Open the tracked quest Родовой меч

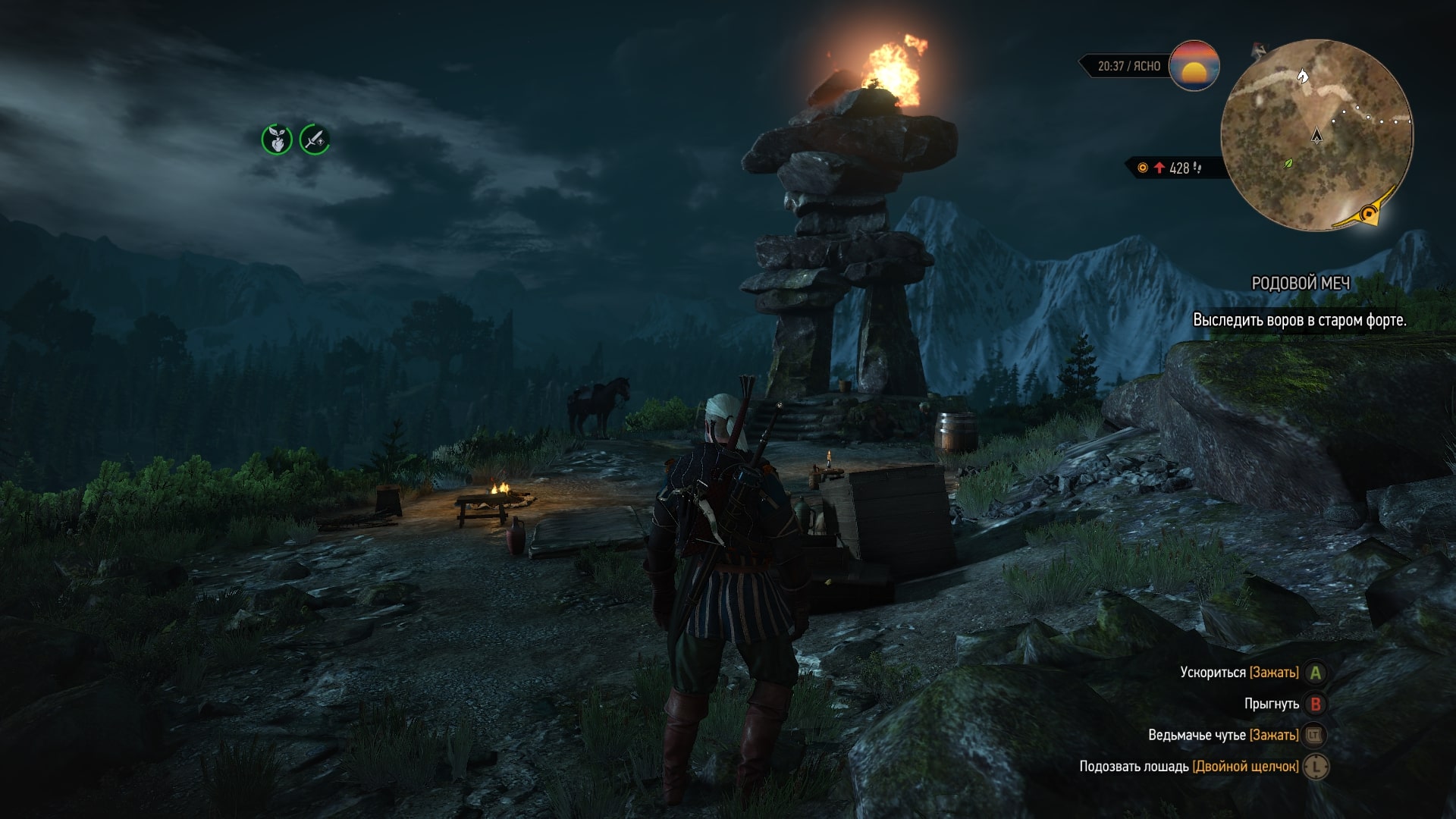point(1300,284)
